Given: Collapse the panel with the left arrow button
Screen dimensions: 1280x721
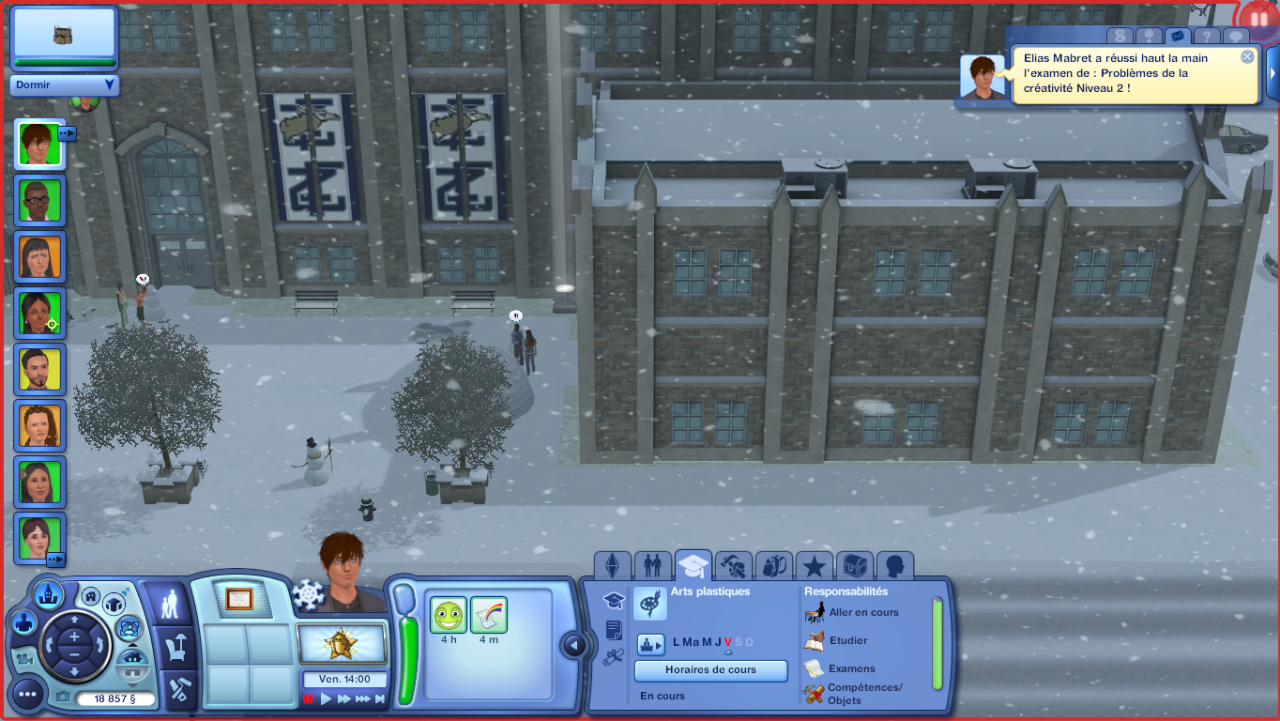Looking at the screenshot, I should coord(574,645).
